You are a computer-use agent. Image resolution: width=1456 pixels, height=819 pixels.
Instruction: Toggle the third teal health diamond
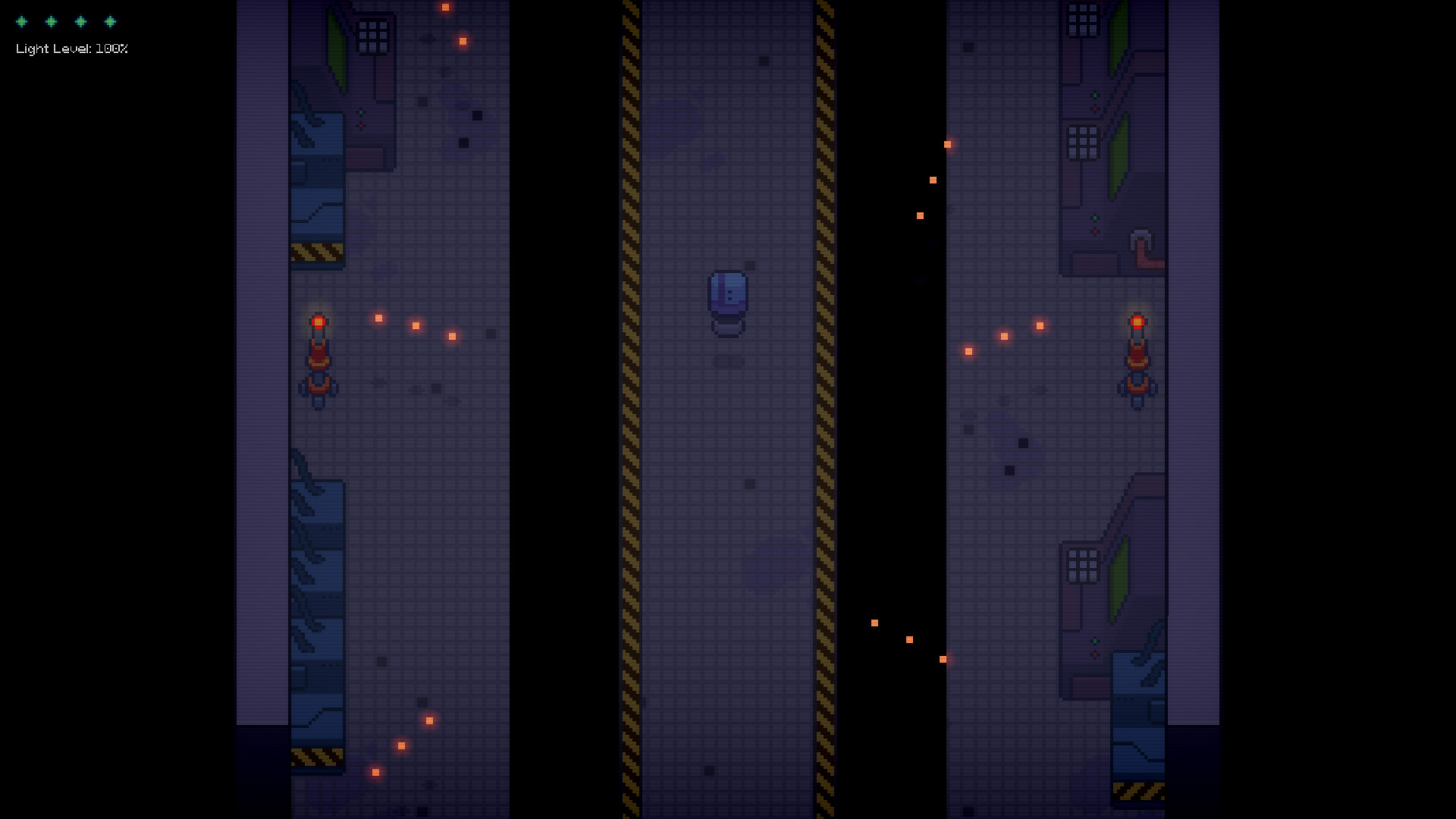81,22
